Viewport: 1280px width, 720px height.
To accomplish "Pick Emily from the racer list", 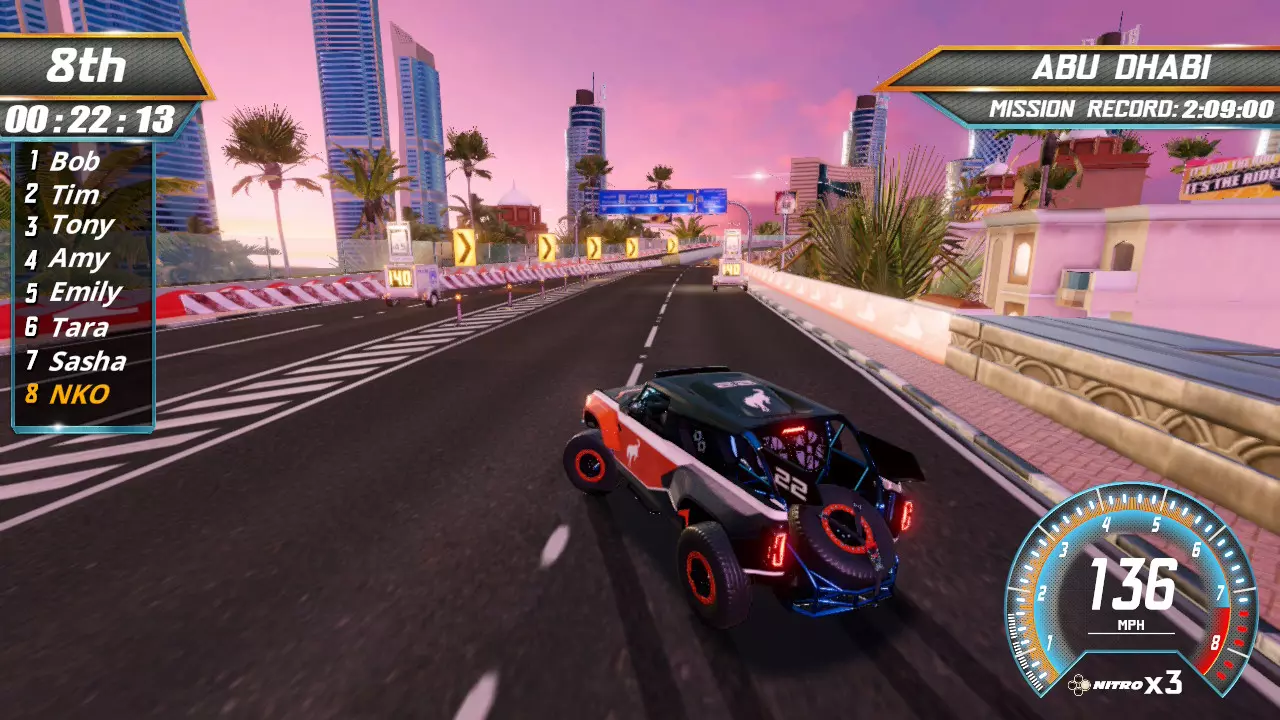I will click(85, 292).
